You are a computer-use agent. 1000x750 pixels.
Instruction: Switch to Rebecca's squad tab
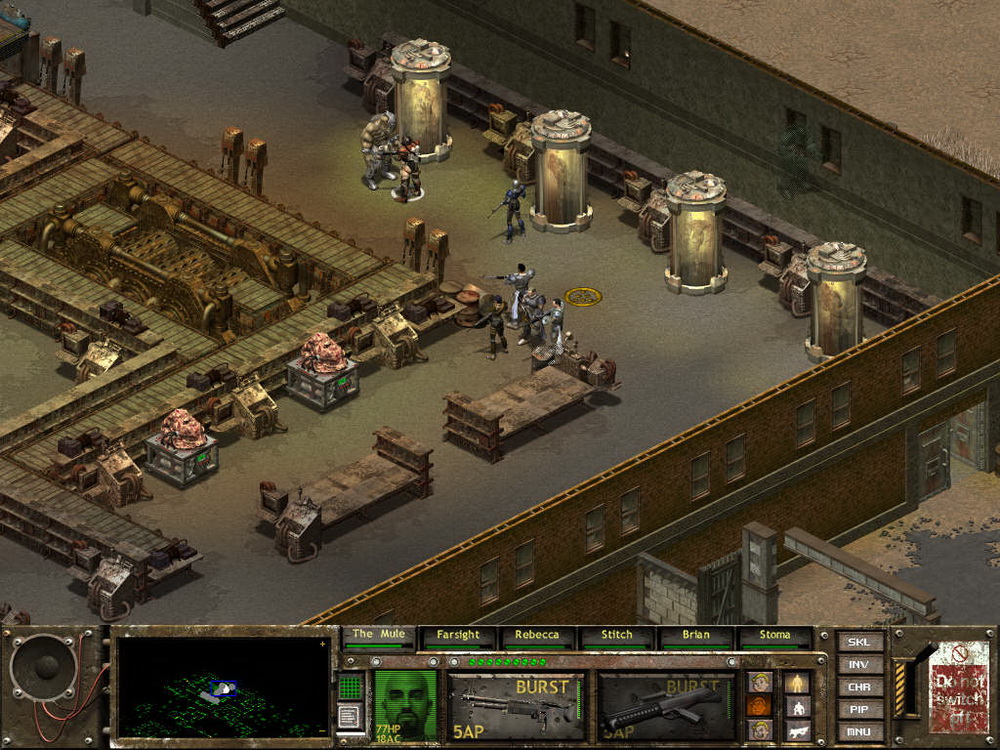click(x=537, y=635)
